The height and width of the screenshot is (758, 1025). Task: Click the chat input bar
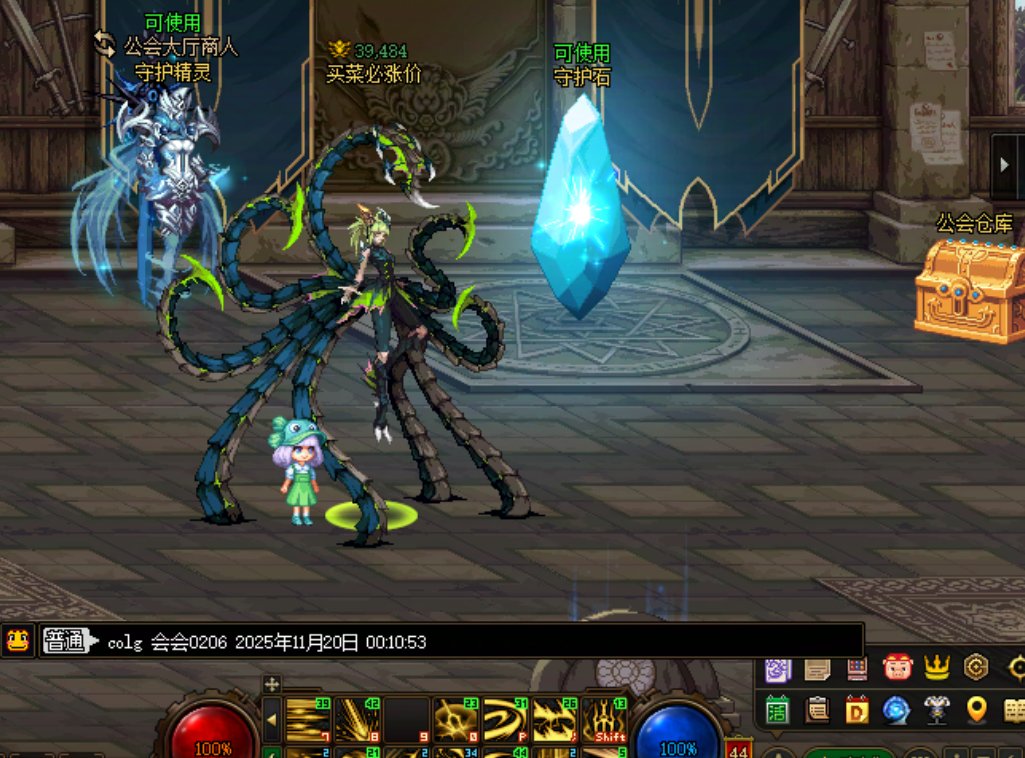(480, 641)
